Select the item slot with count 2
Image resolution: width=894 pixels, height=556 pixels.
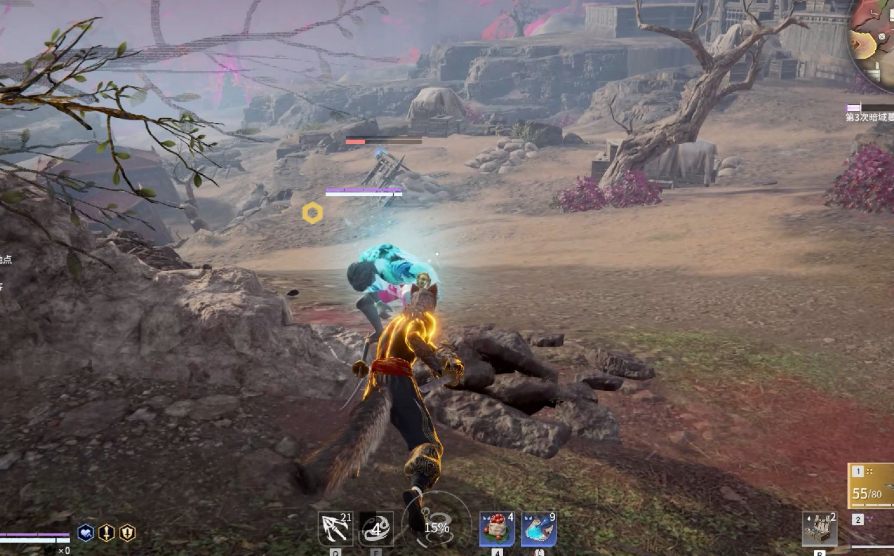point(819,528)
